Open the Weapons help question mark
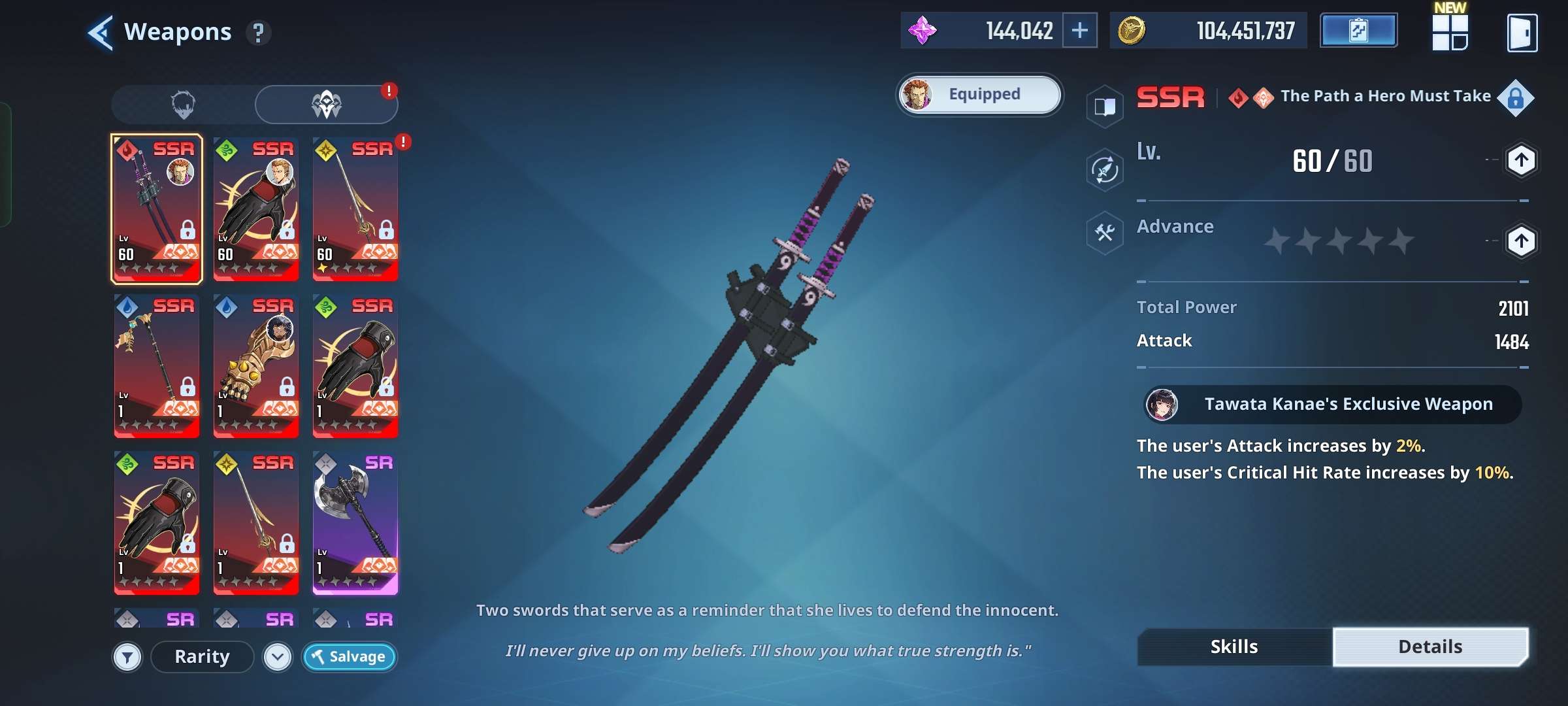The width and height of the screenshot is (1568, 706). 259,33
